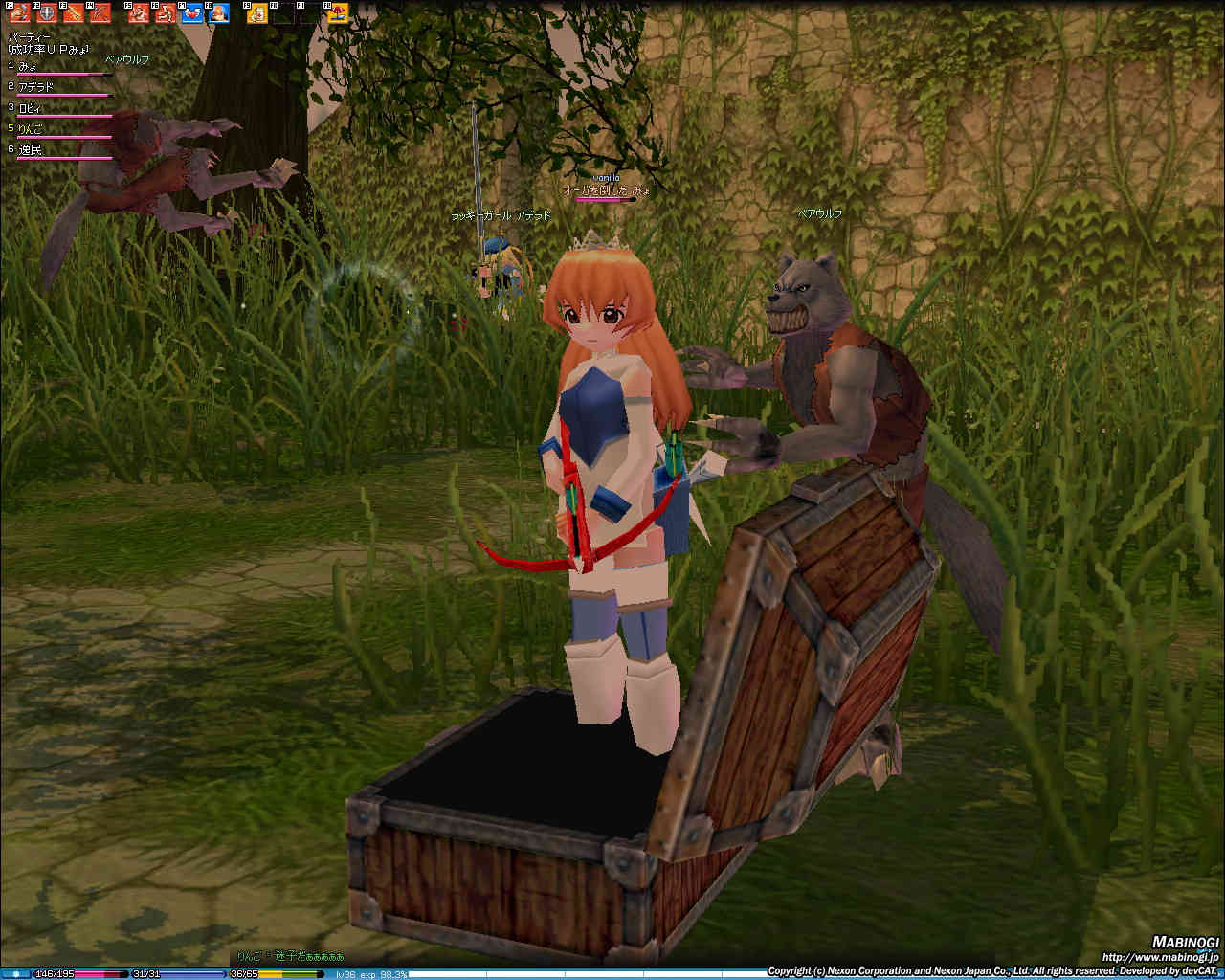Screen dimensions: 1225x980
Task: Click party member 6 逸民
Action: coord(31,150)
